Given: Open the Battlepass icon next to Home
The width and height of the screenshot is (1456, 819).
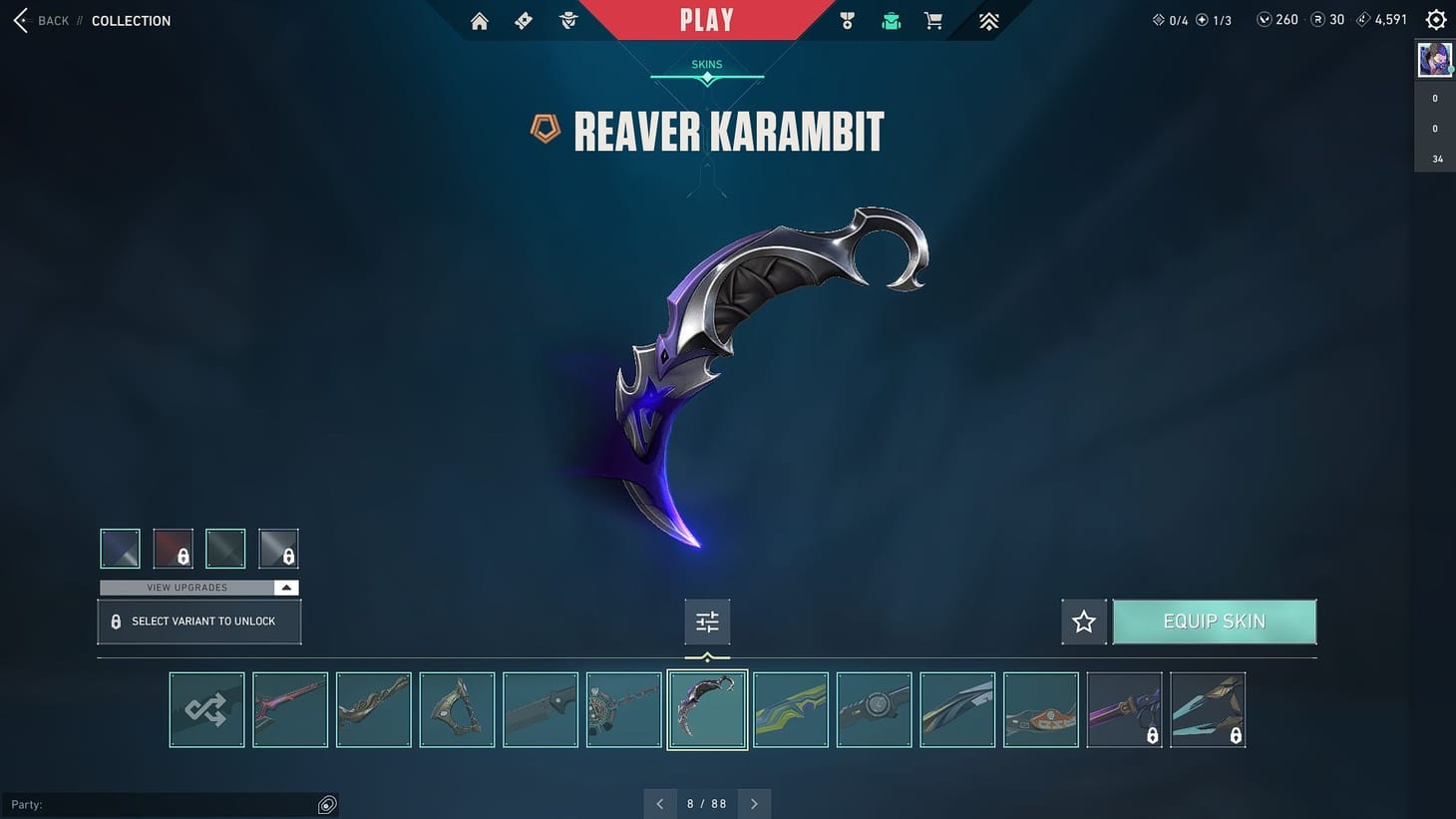Looking at the screenshot, I should tap(523, 20).
